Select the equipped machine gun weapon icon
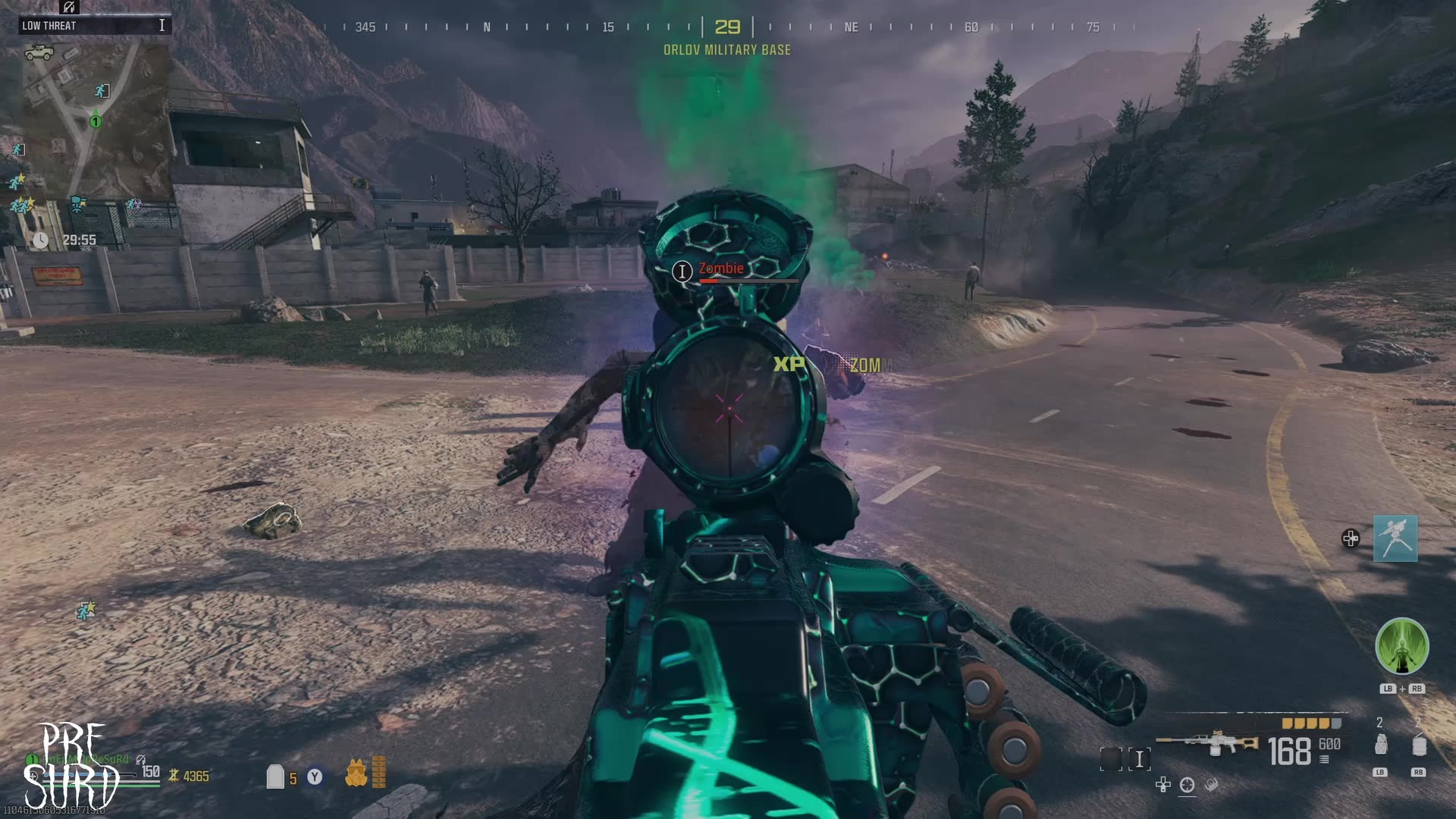 [x=1207, y=743]
